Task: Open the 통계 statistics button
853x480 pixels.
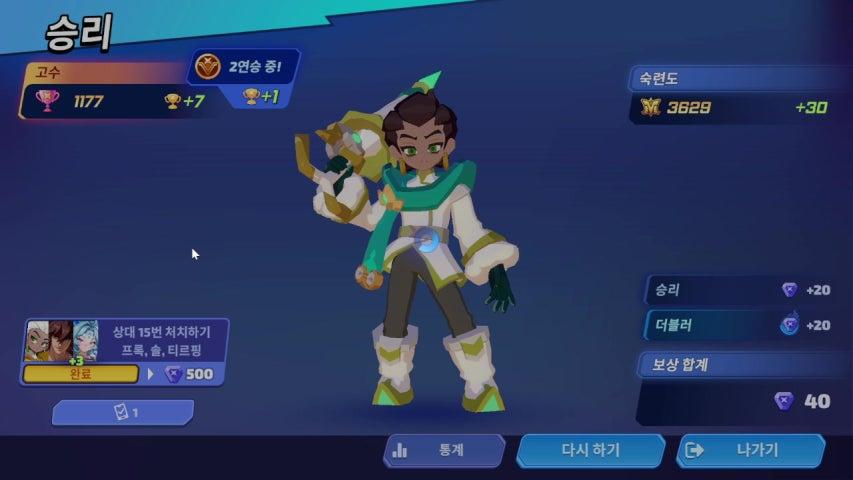Action: click(443, 451)
